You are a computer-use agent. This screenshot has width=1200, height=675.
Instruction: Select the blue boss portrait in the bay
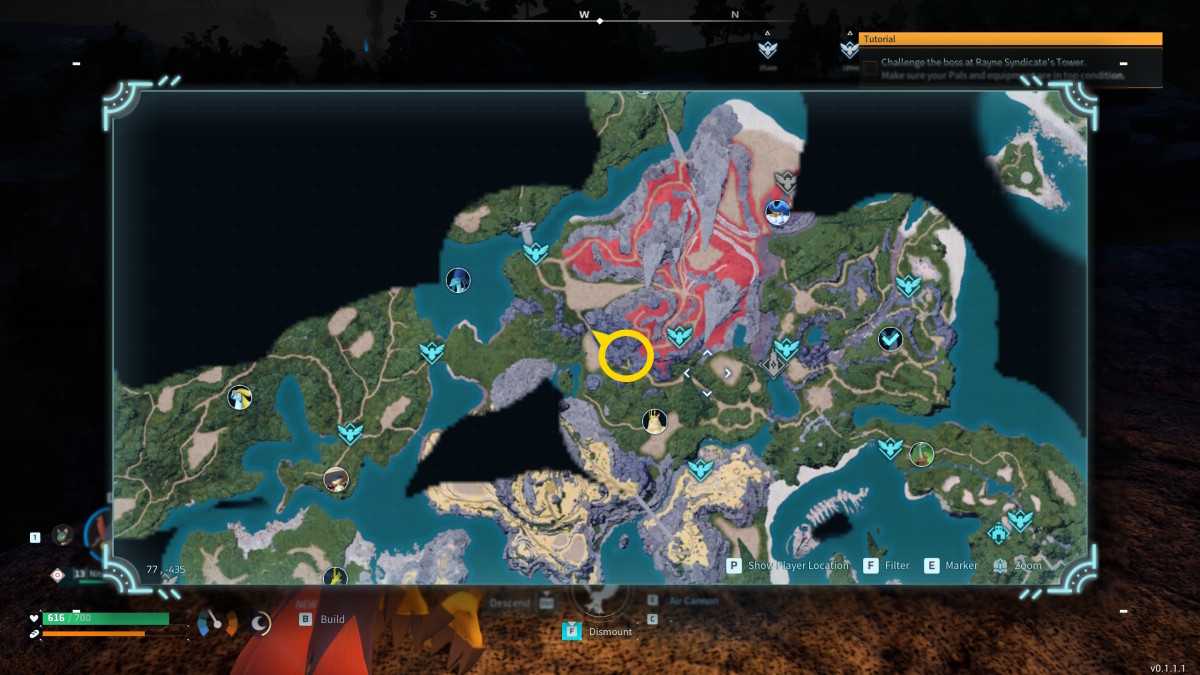click(x=458, y=280)
